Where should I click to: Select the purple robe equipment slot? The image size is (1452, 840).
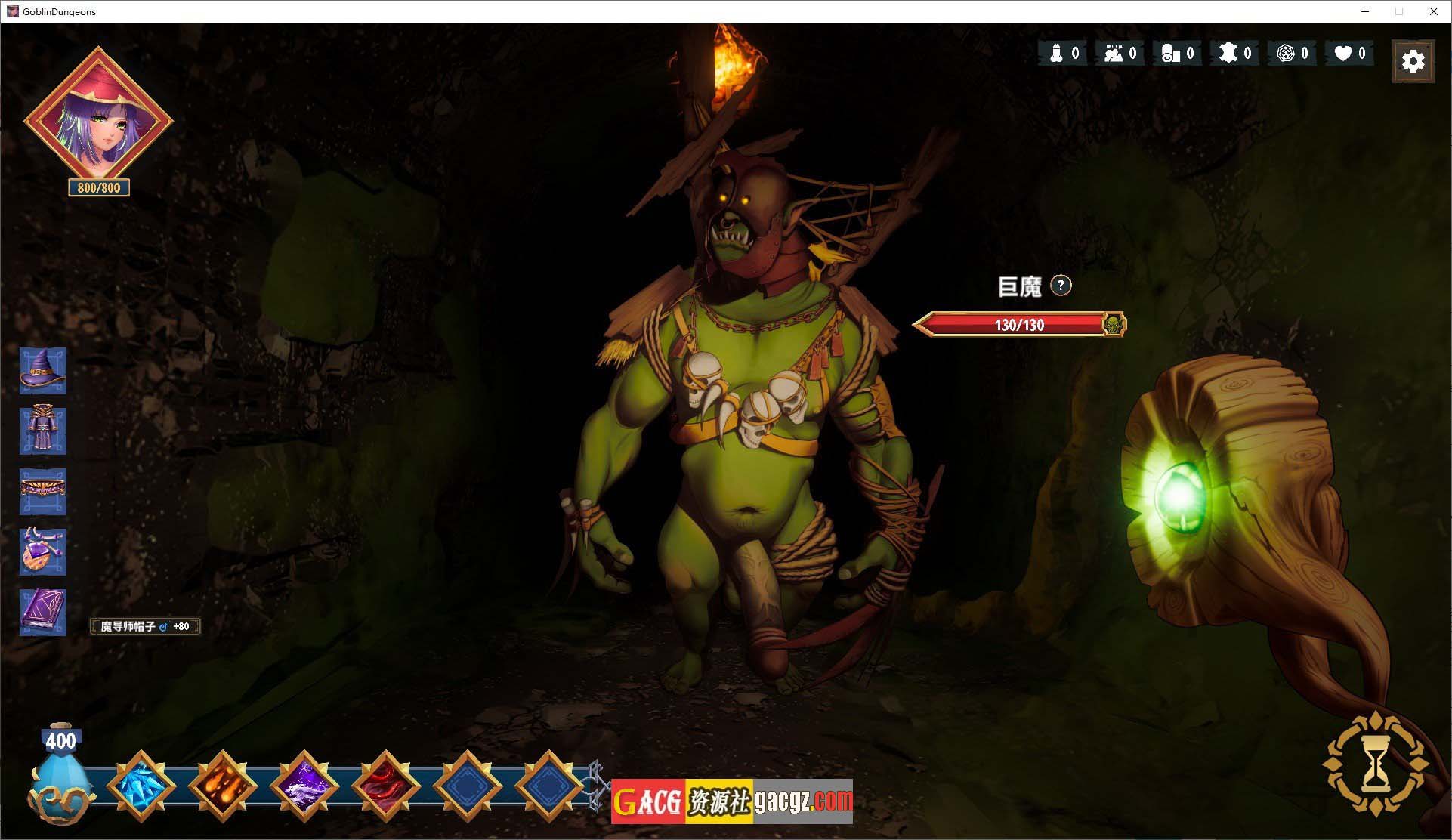43,431
